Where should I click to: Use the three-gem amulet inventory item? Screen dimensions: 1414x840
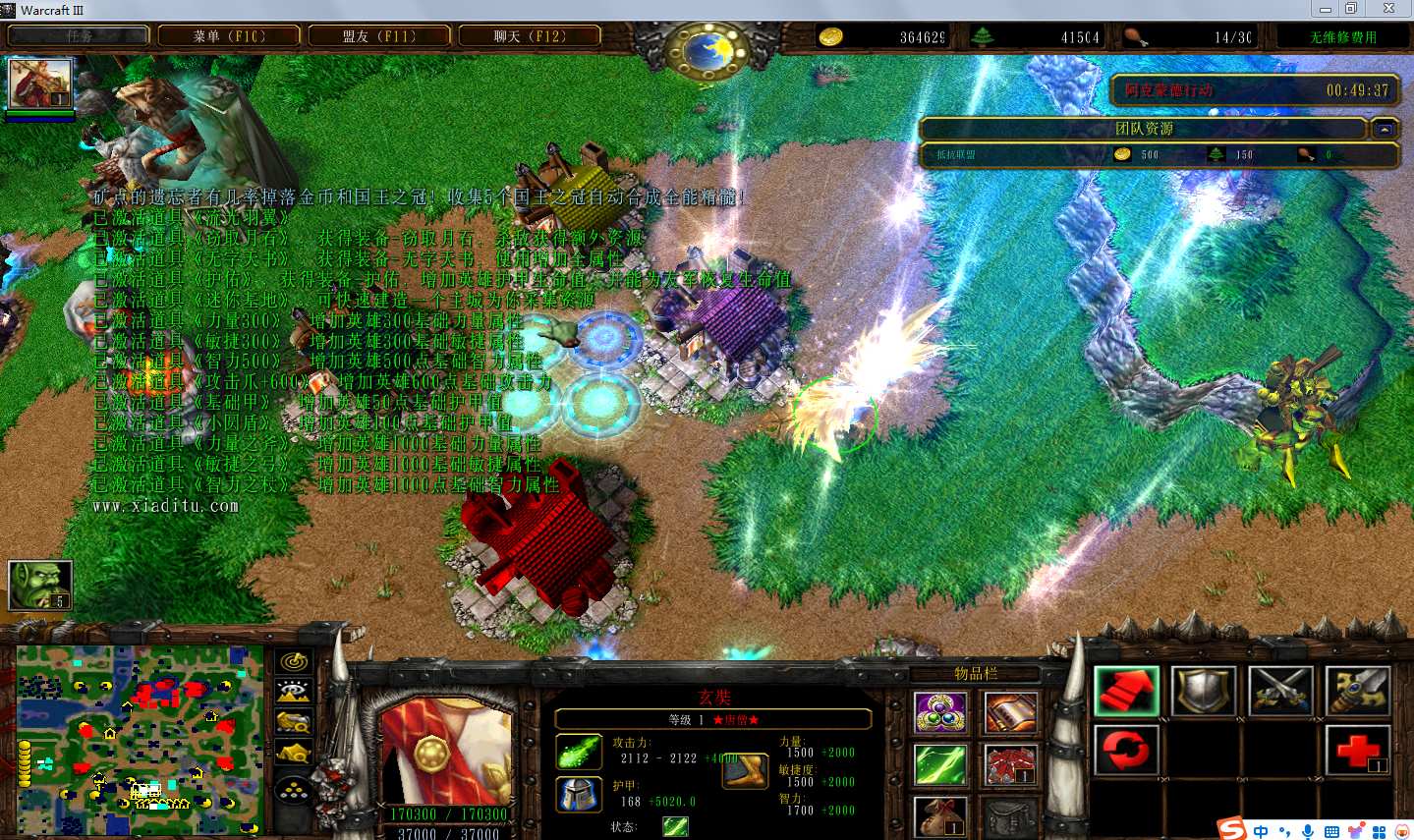(940, 713)
